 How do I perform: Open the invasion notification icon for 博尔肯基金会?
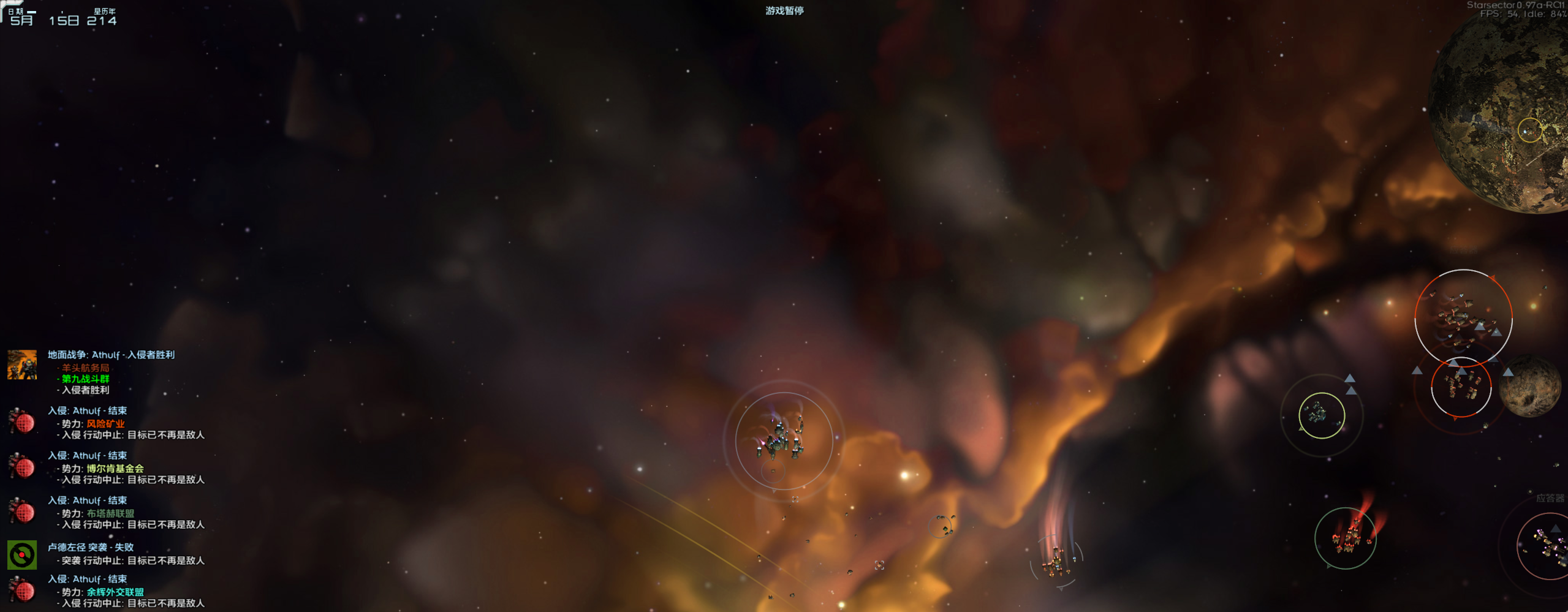tap(21, 467)
